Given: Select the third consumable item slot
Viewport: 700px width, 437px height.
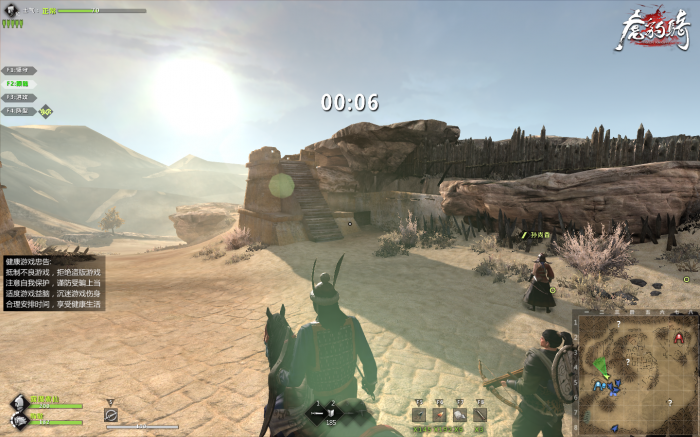Looking at the screenshot, I should coord(459,414).
